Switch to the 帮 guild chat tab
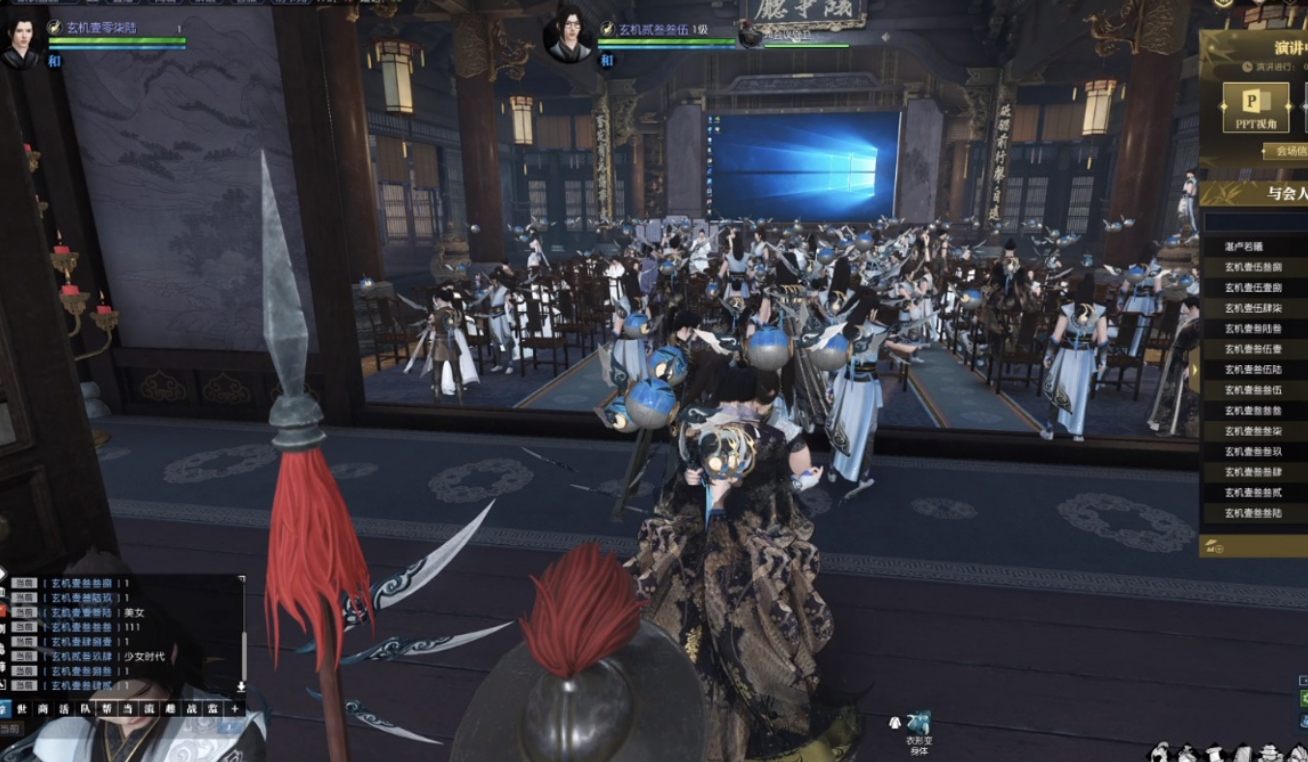The height and width of the screenshot is (762, 1308). [x=105, y=708]
